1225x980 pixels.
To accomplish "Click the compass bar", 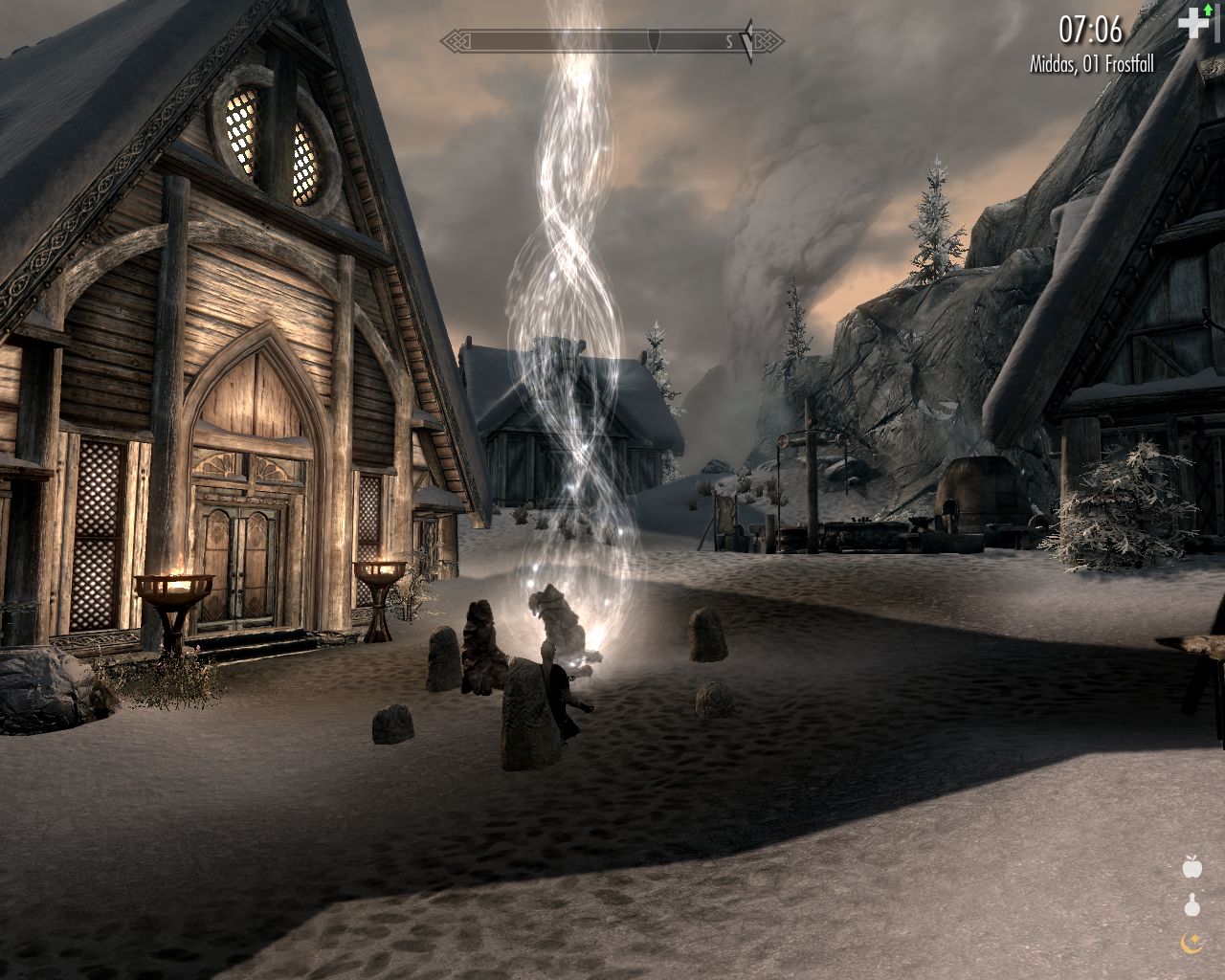I will click(x=612, y=41).
